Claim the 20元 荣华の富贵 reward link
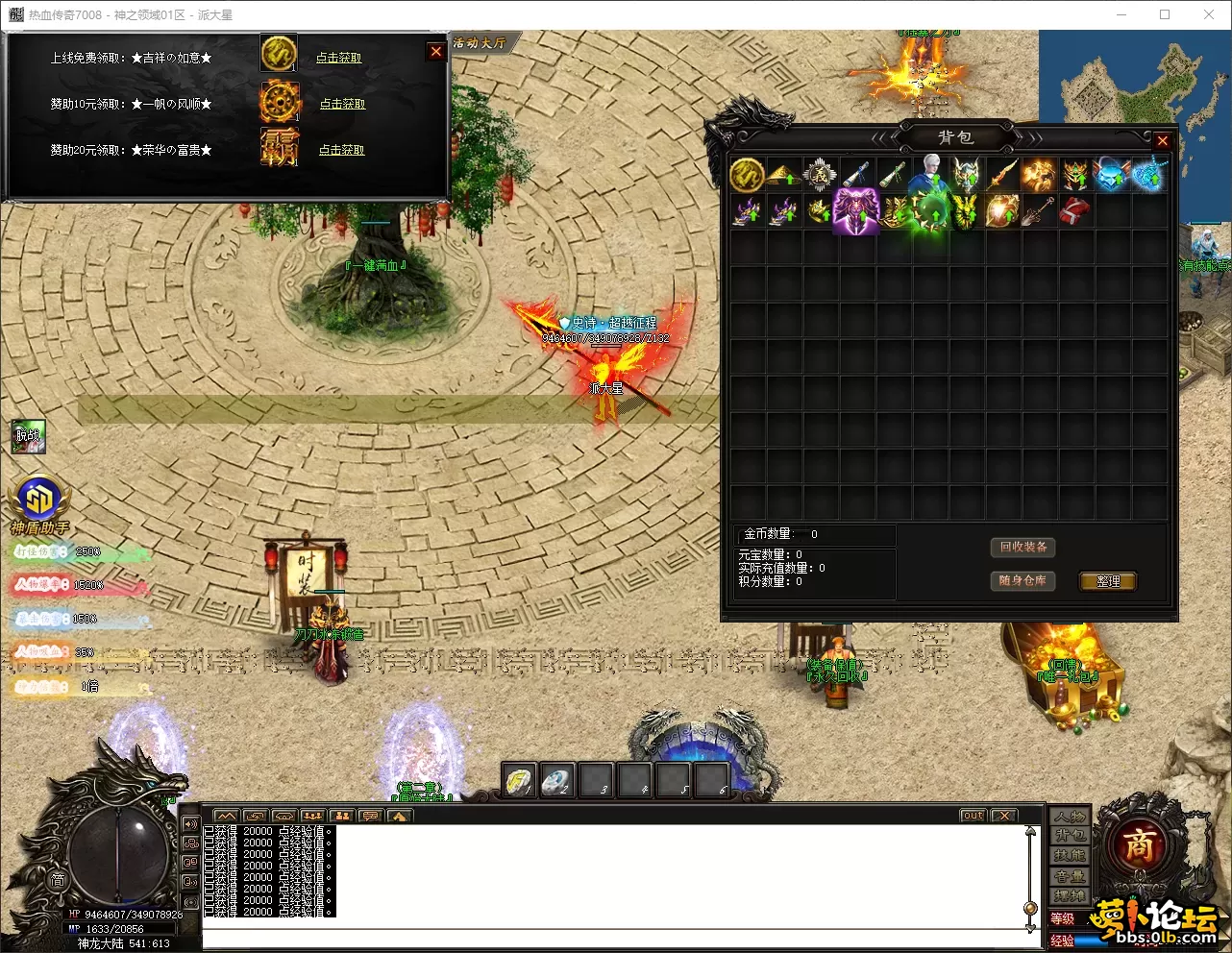This screenshot has height=953, width=1232. pyautogui.click(x=341, y=150)
